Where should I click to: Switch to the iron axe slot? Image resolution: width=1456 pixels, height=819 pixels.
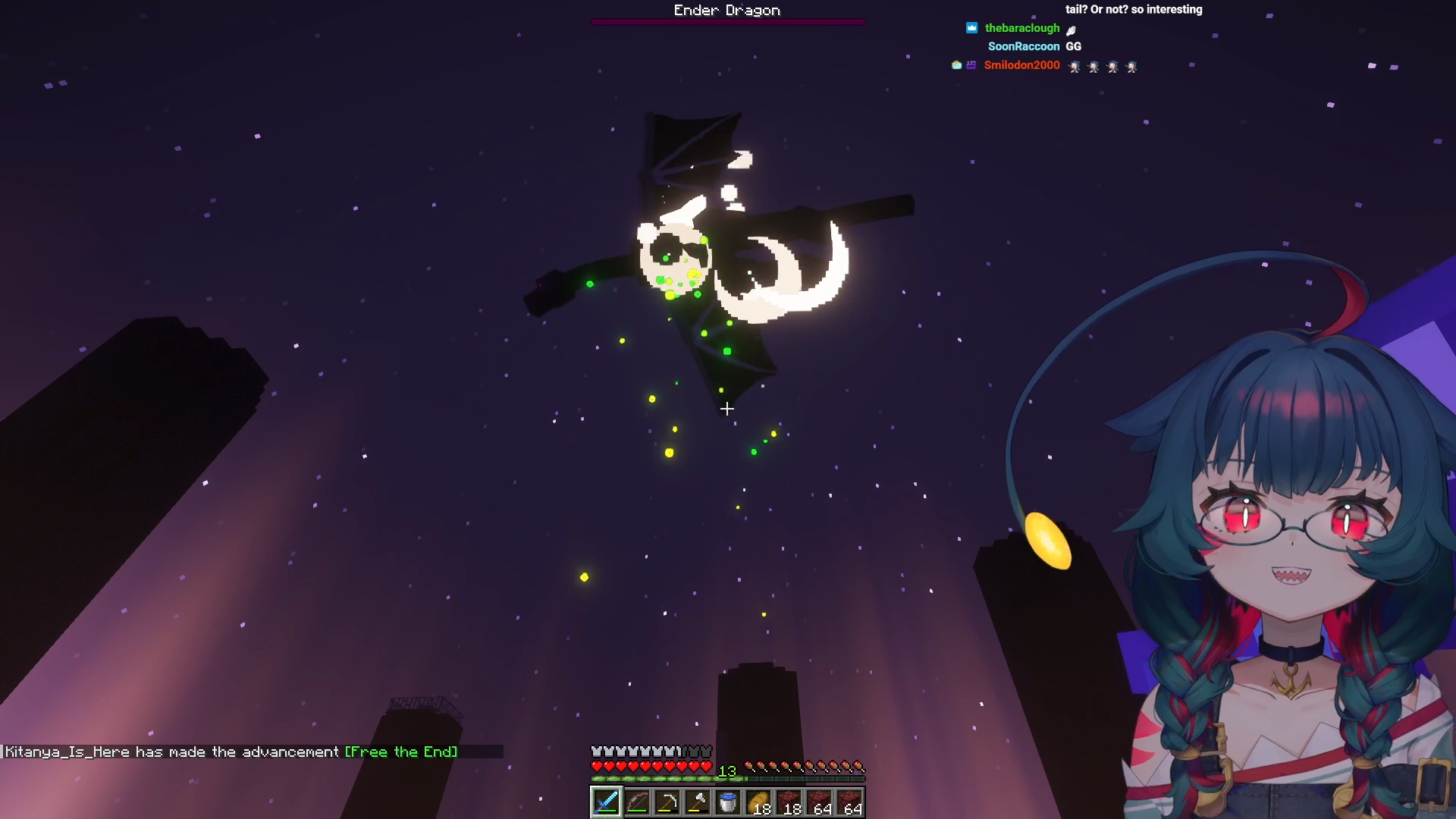[698, 802]
